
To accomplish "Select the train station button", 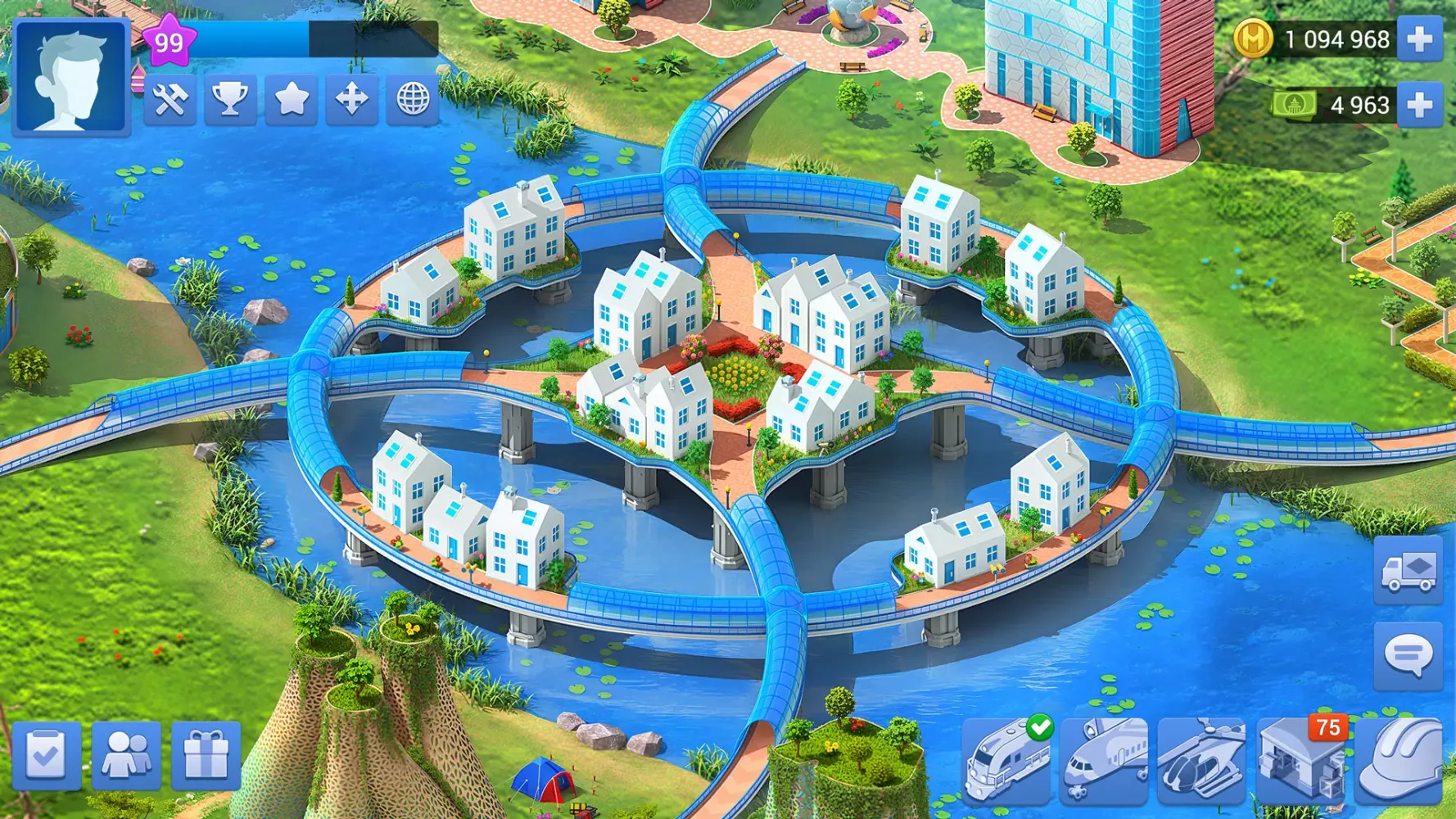I will tap(1006, 759).
